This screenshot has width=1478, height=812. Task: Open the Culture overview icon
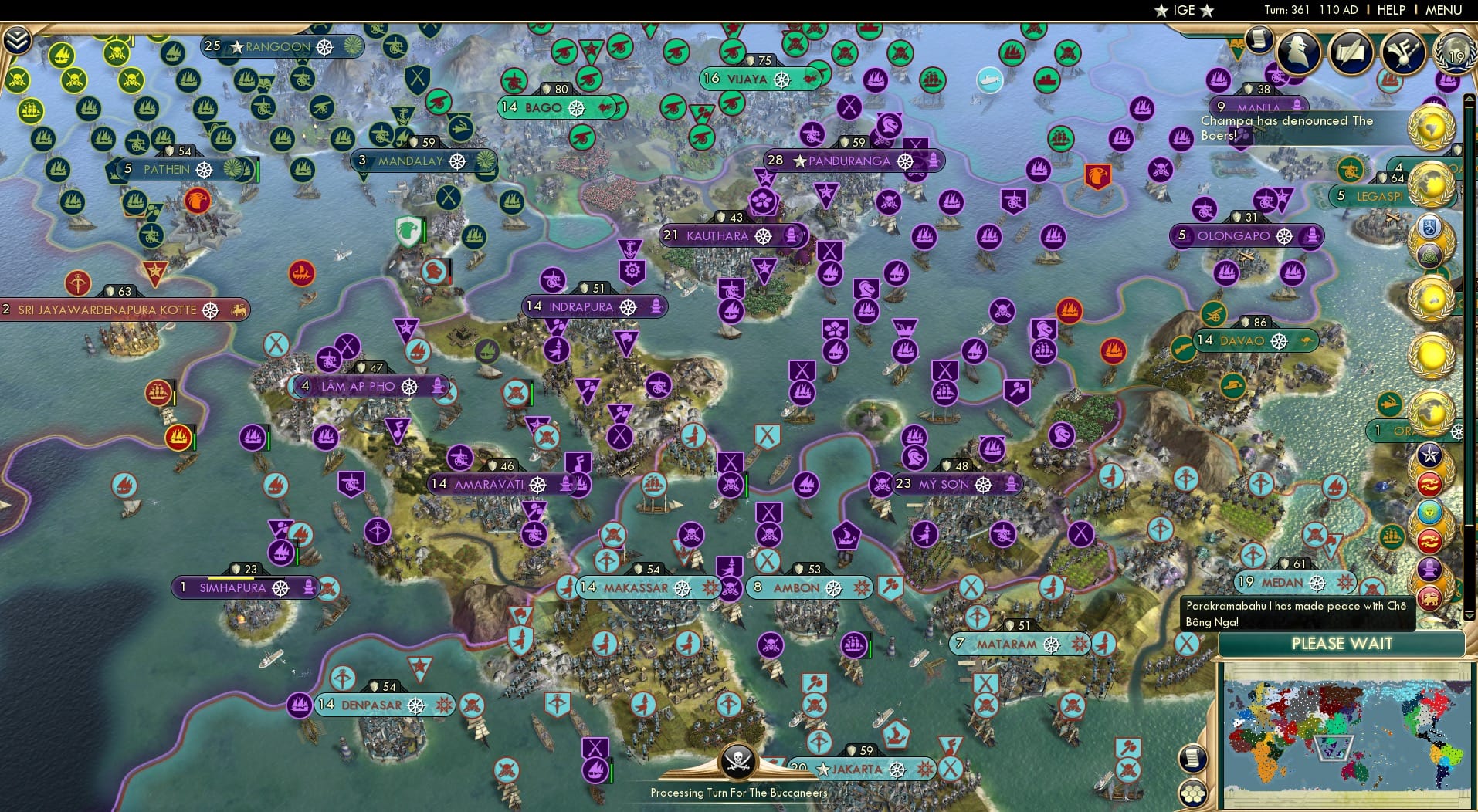[x=1402, y=52]
